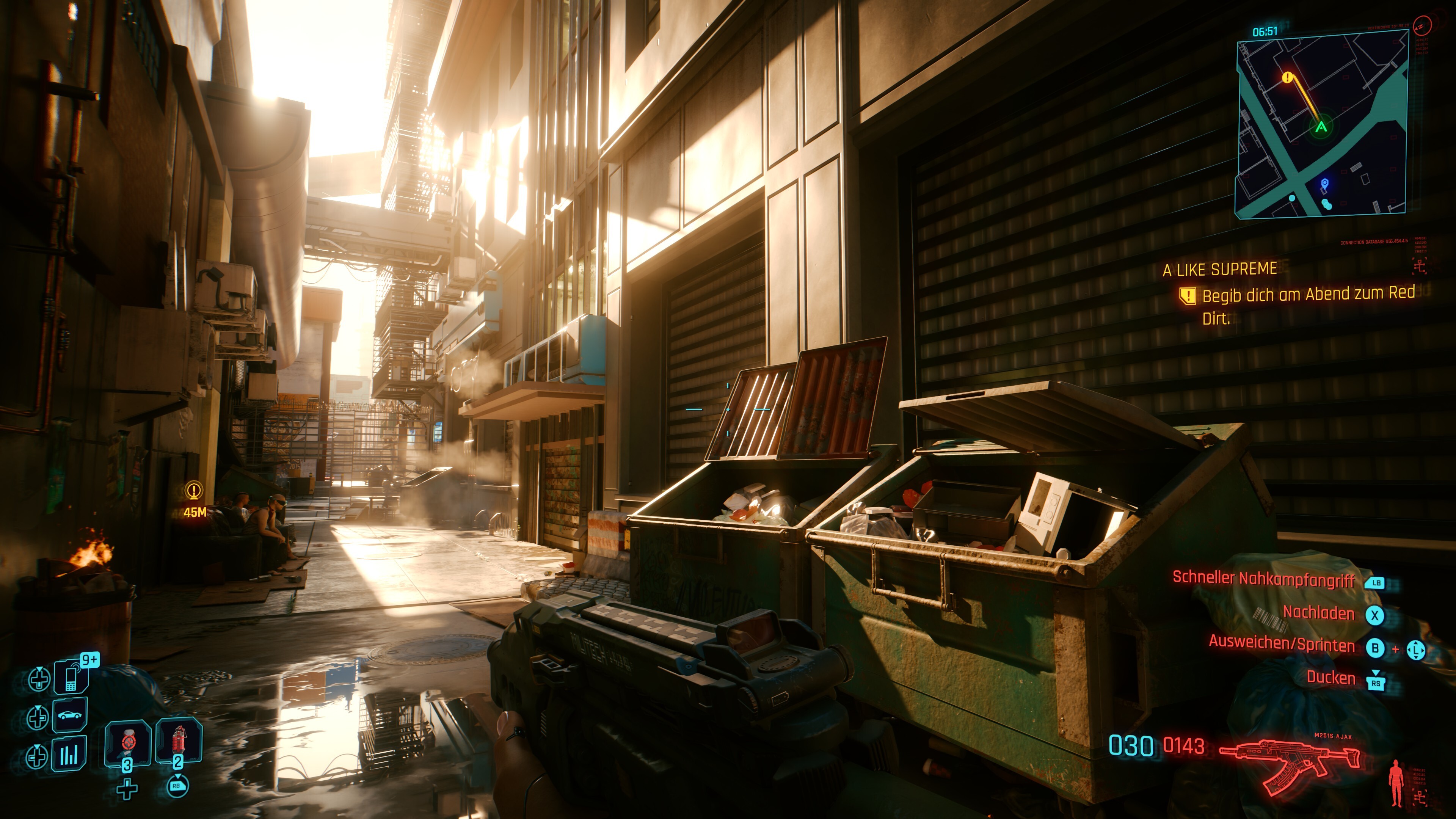Use the health inhaler consumable slot
The height and width of the screenshot is (819, 1456).
pyautogui.click(x=128, y=742)
